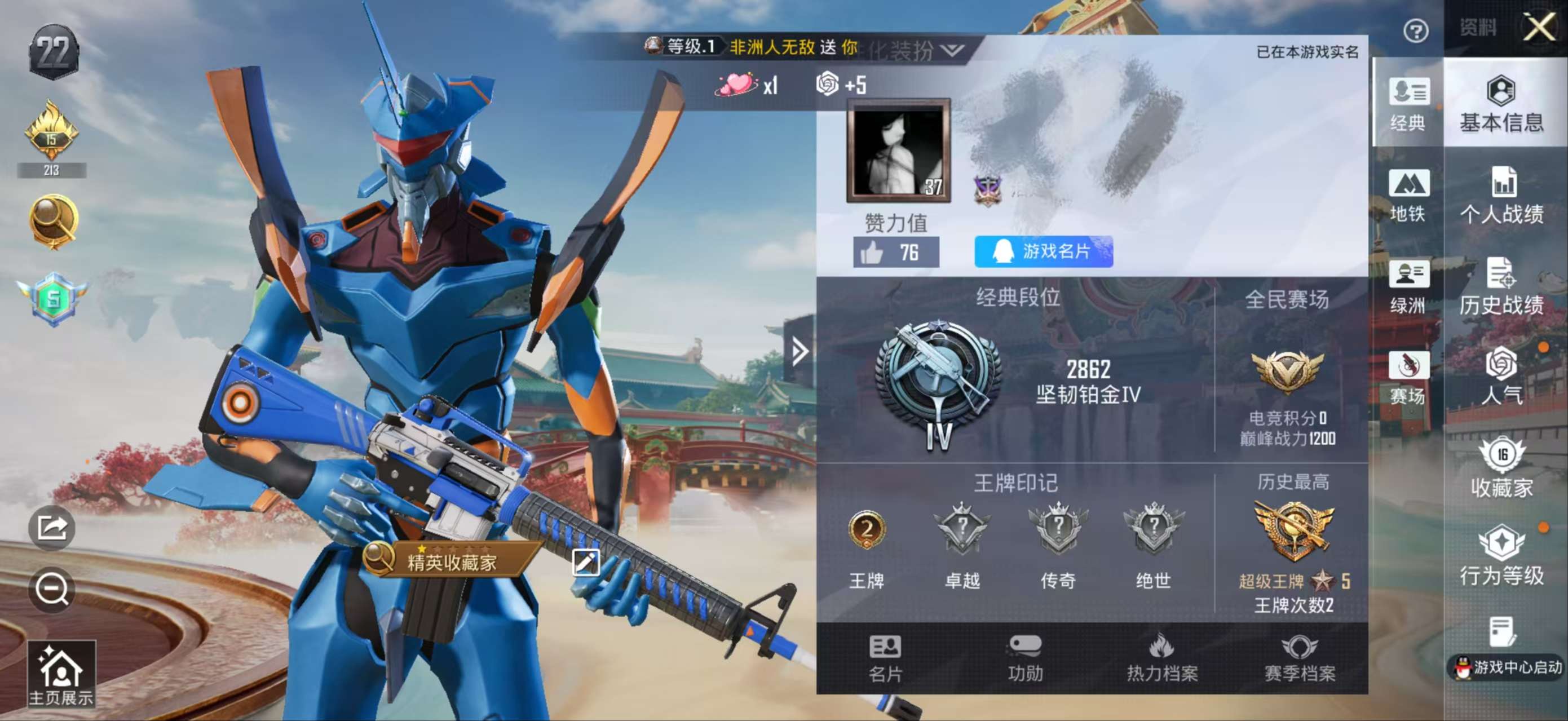Open the 赛季档案 season archive
This screenshot has height=721, width=1568.
click(x=1300, y=658)
